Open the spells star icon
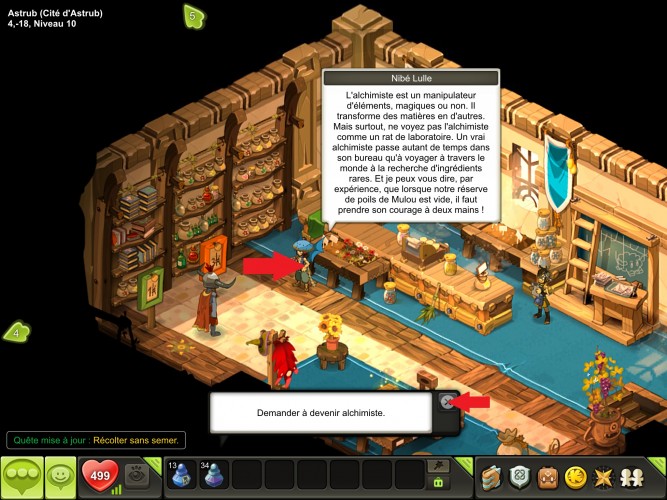 604,477
